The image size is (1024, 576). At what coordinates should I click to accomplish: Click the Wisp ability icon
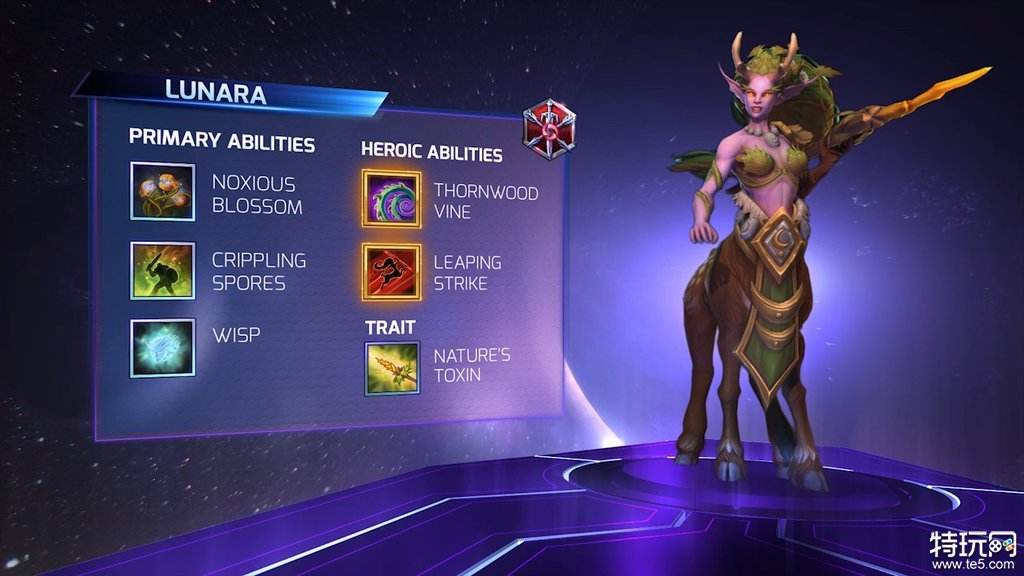(x=162, y=347)
